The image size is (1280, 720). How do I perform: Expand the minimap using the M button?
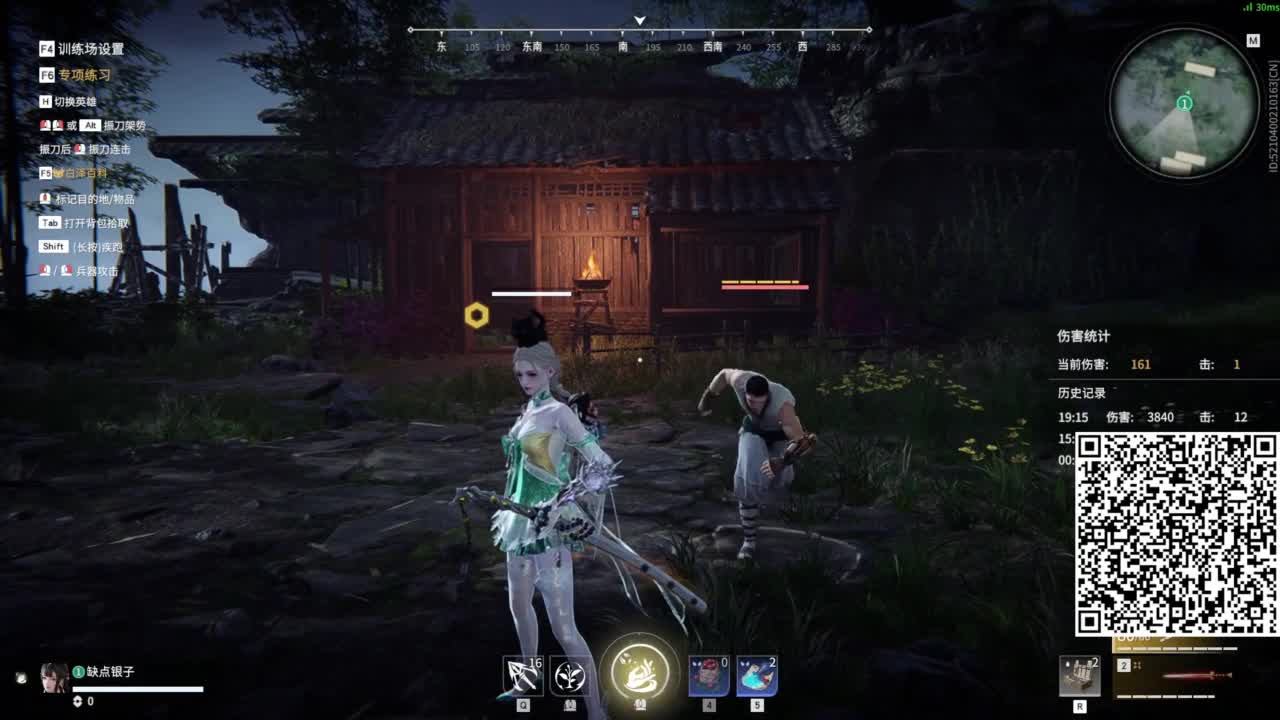point(1253,42)
